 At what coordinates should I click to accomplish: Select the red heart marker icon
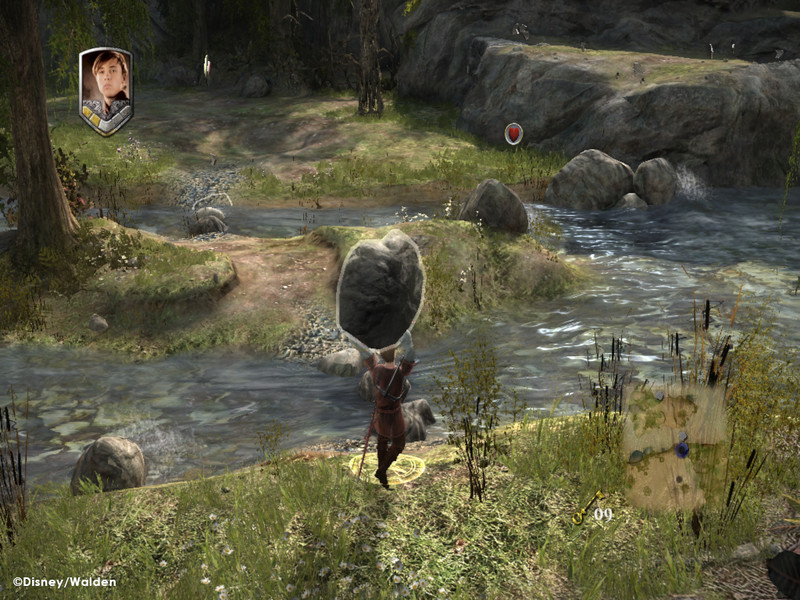tap(513, 133)
